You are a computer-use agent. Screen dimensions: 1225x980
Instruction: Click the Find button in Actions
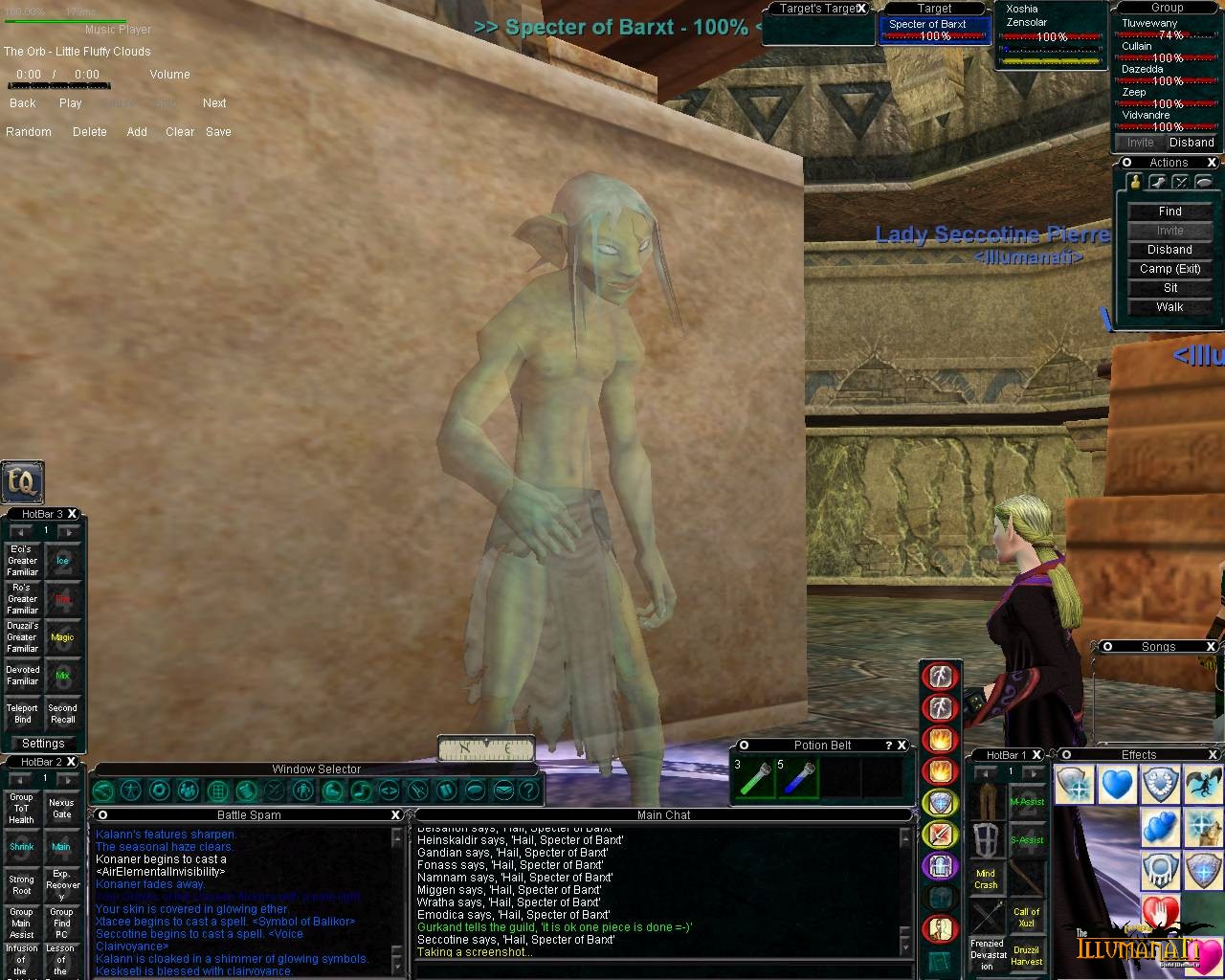click(x=1169, y=212)
